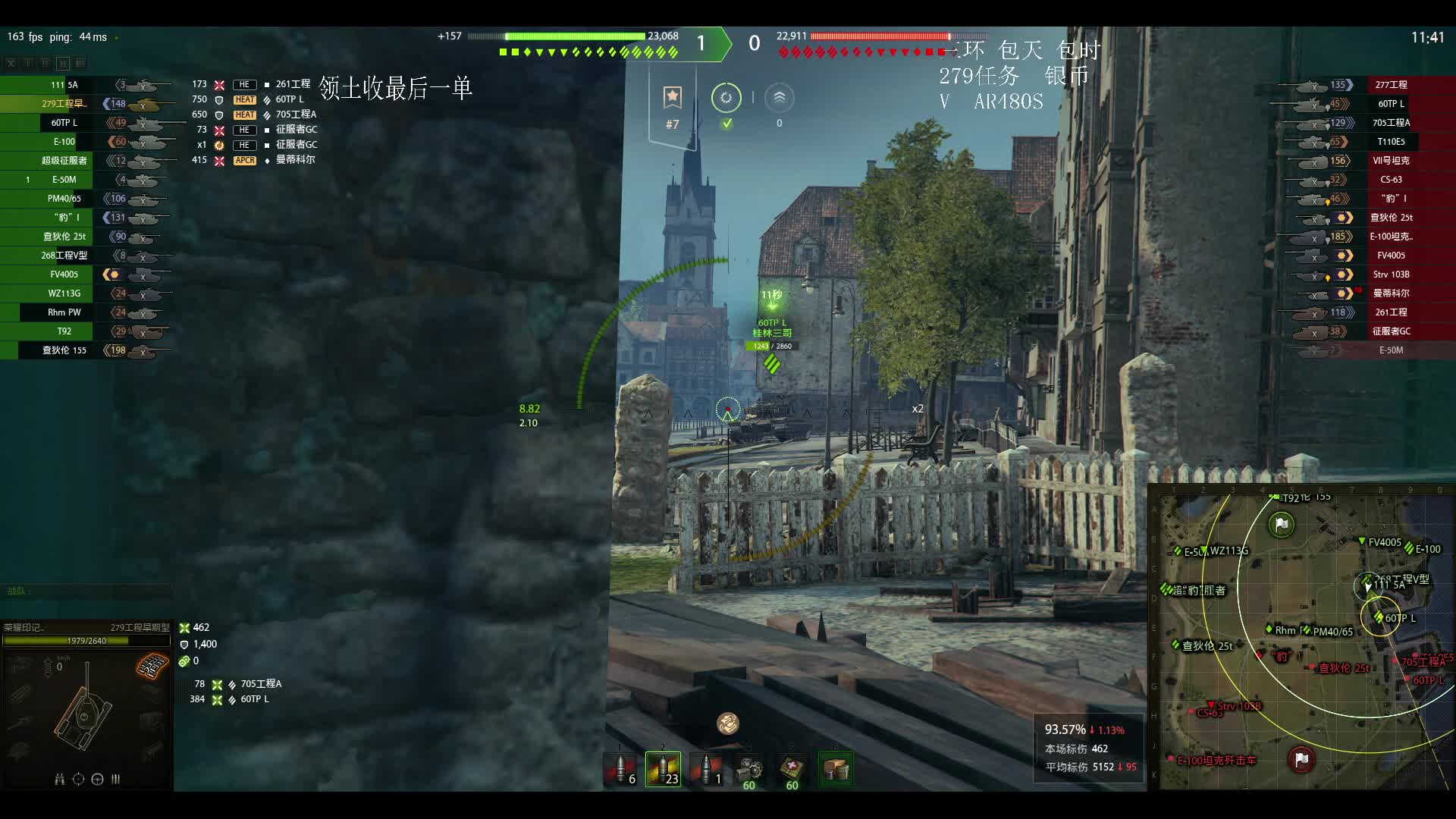
Task: Select E-100 in the allied team list
Action: [64, 142]
